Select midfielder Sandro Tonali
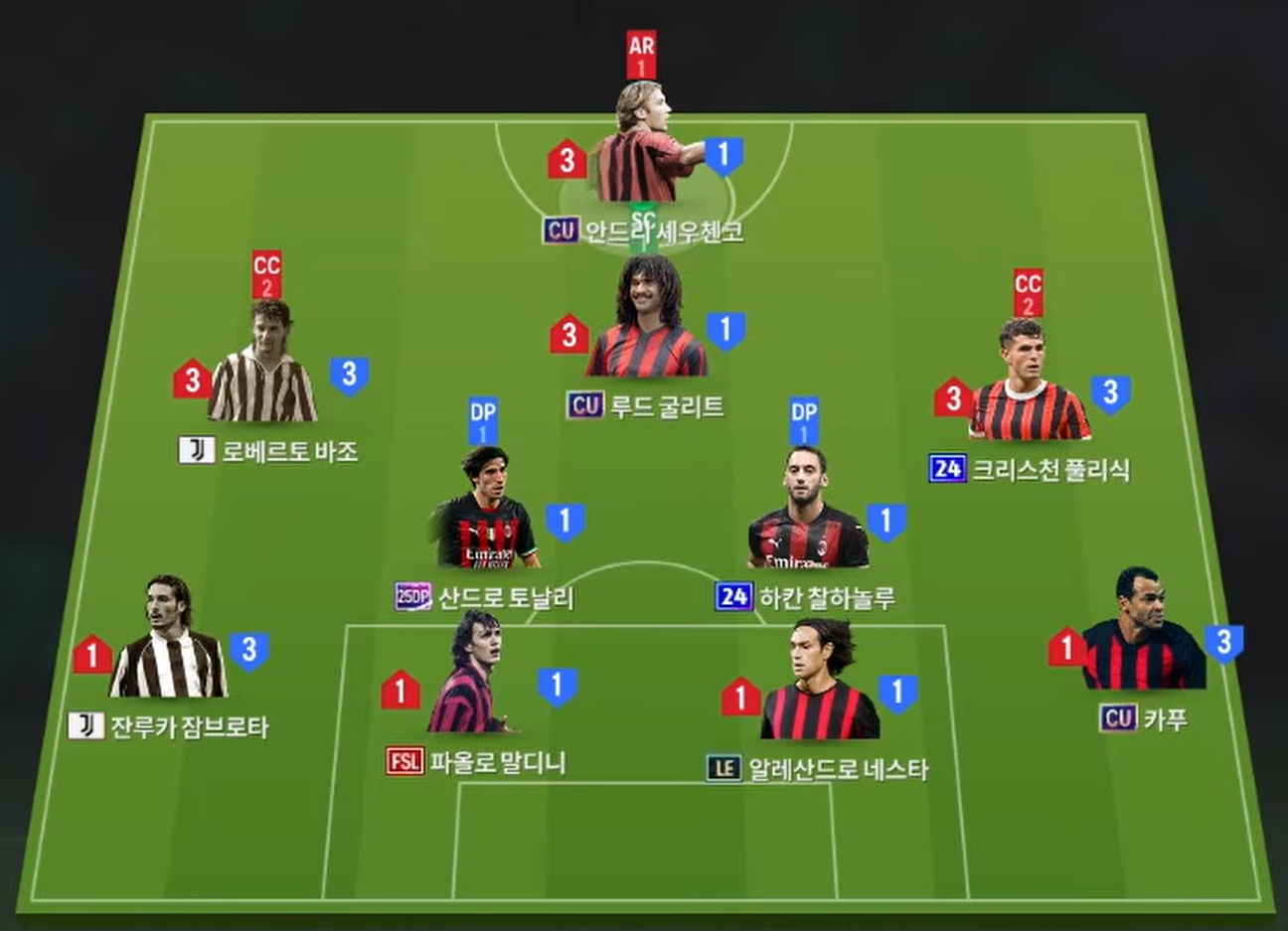Viewport: 1288px width, 931px height. tap(485, 512)
